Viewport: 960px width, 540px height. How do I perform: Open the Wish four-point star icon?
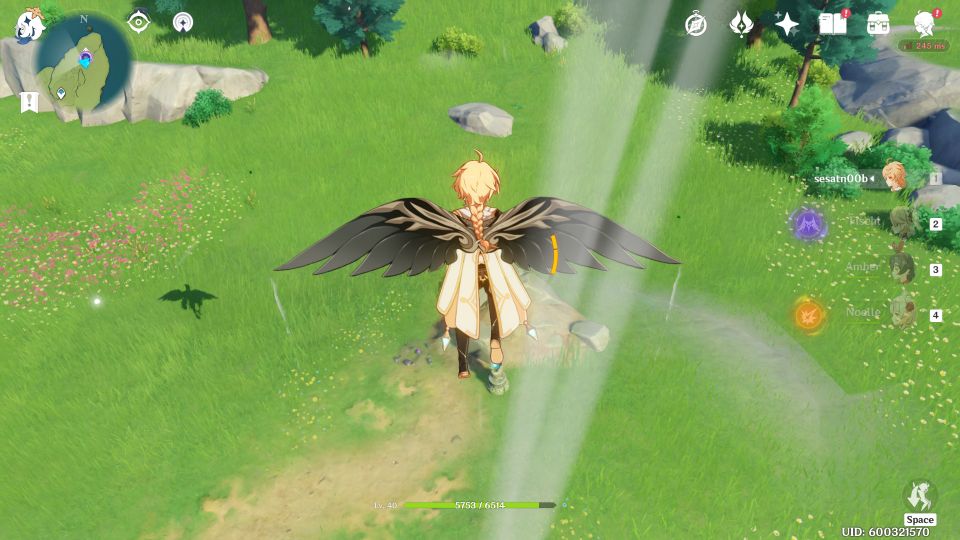(787, 24)
